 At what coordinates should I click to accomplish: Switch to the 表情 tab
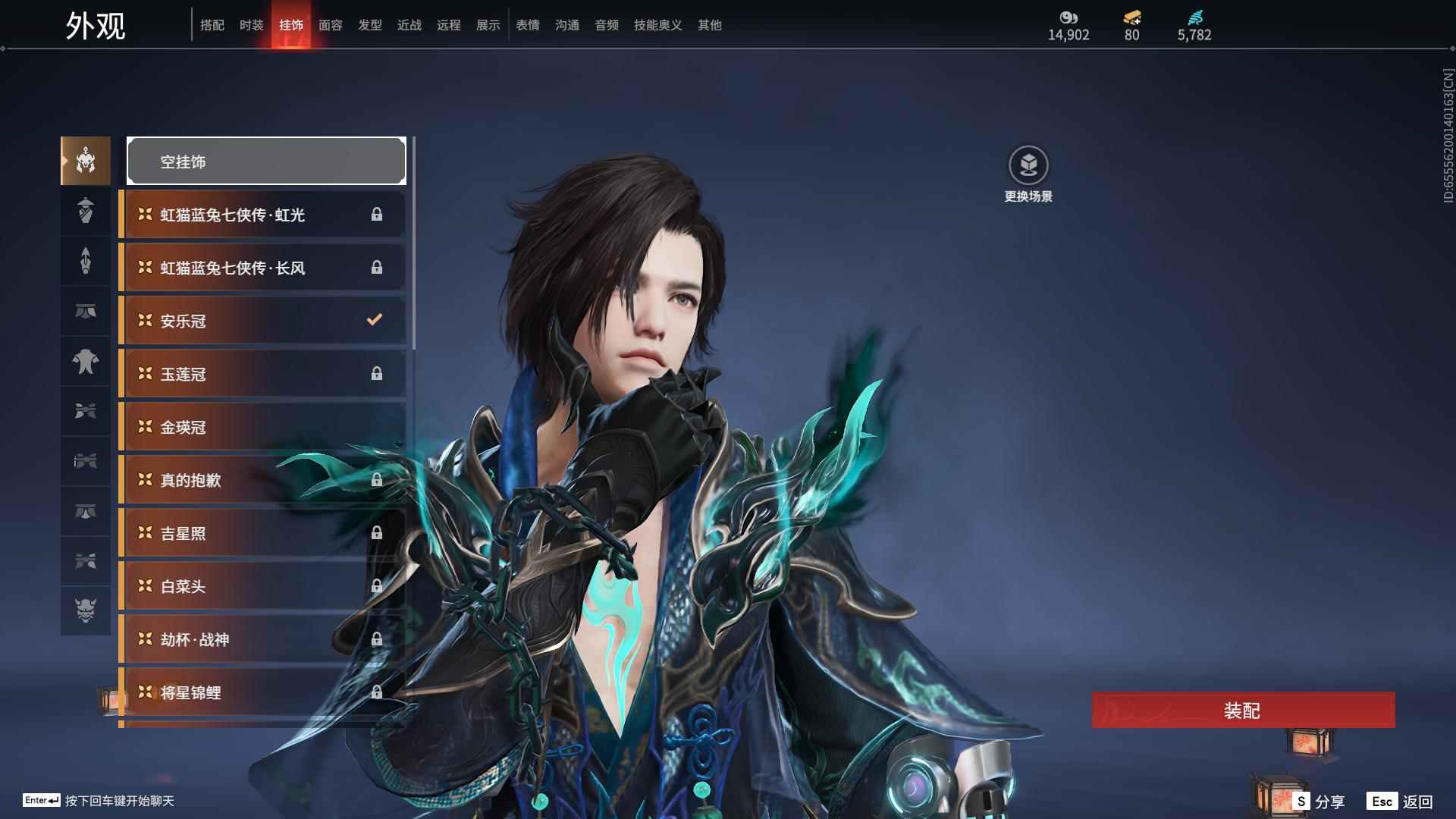click(x=528, y=25)
